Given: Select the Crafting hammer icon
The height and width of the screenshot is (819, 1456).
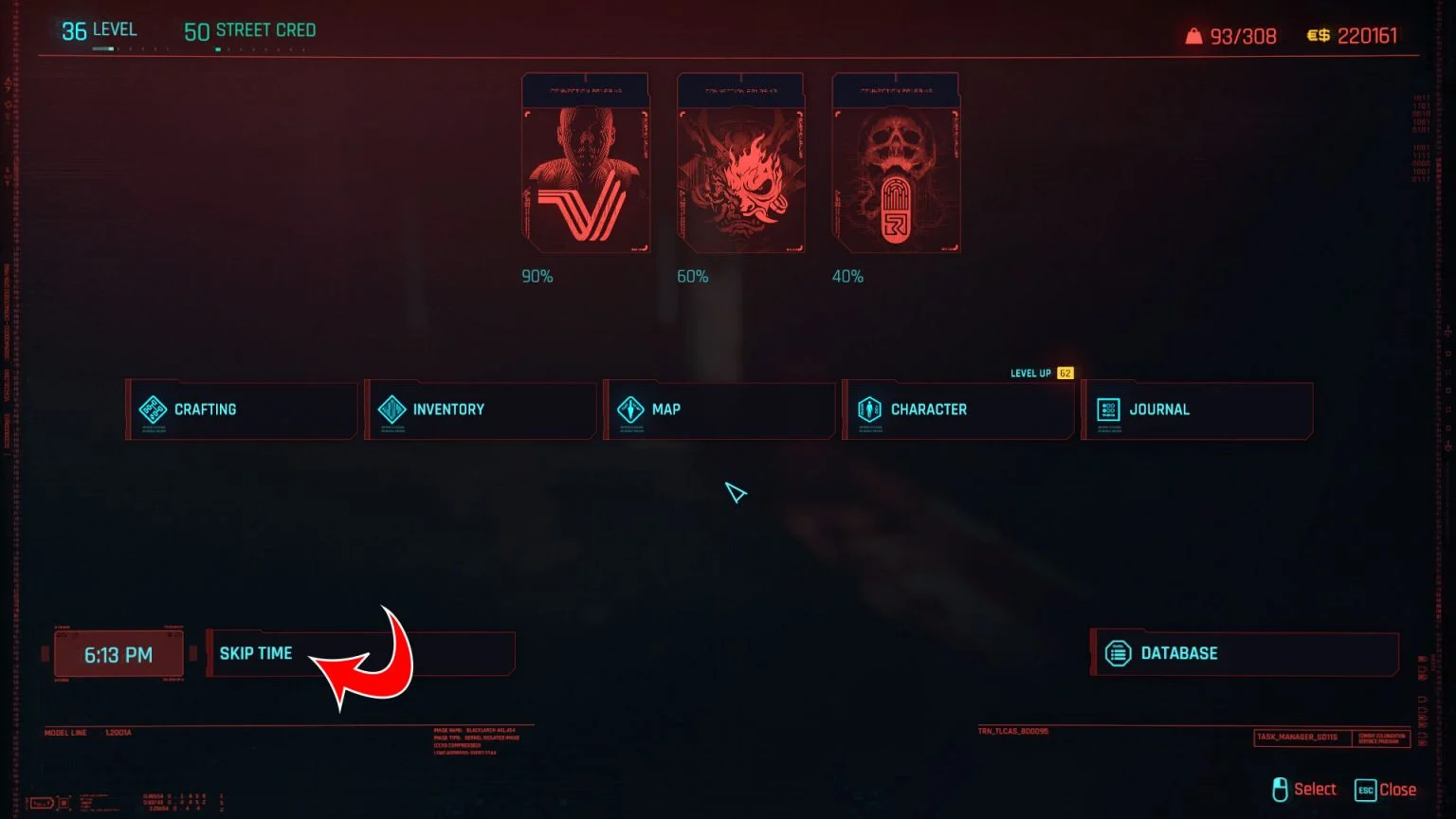Looking at the screenshot, I should pyautogui.click(x=153, y=409).
